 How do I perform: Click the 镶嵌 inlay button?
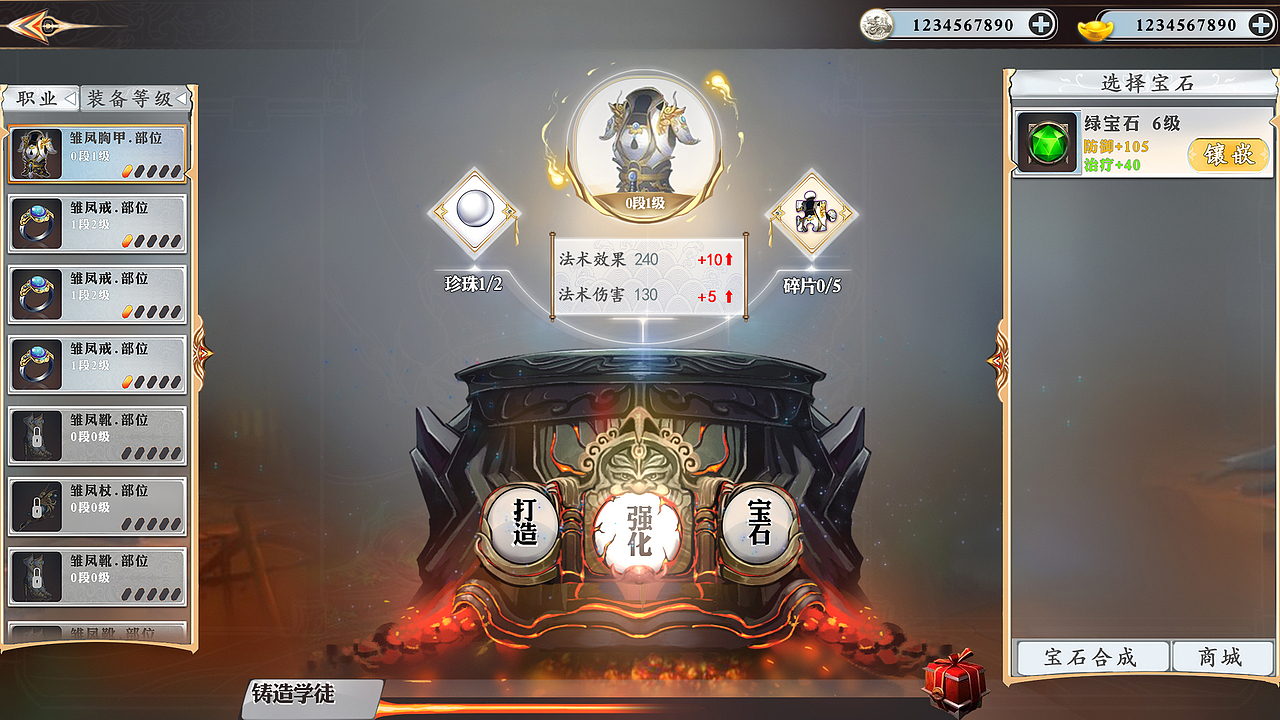[1227, 156]
